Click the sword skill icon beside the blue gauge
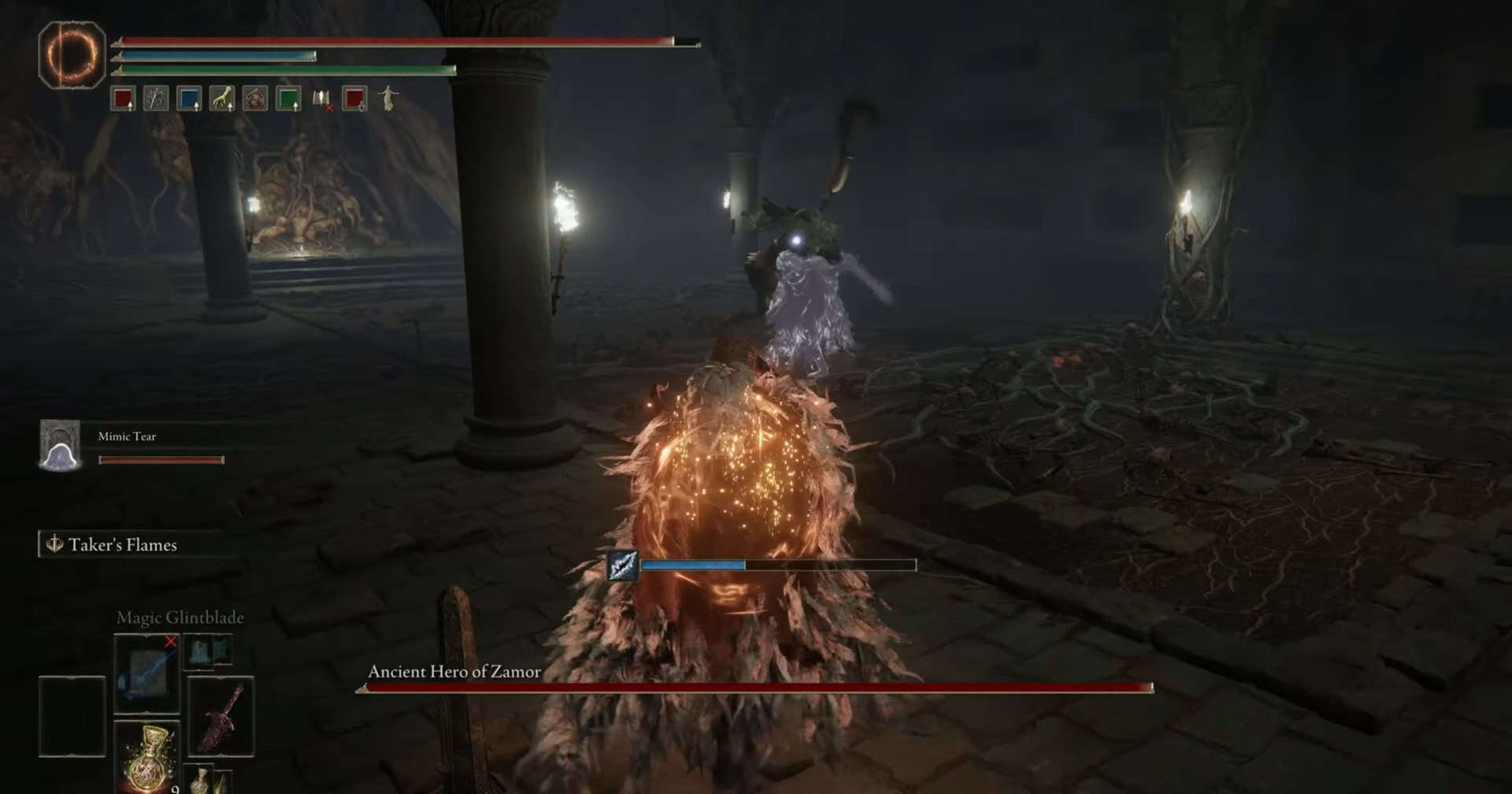Screen dimensions: 1512x794 point(622,565)
